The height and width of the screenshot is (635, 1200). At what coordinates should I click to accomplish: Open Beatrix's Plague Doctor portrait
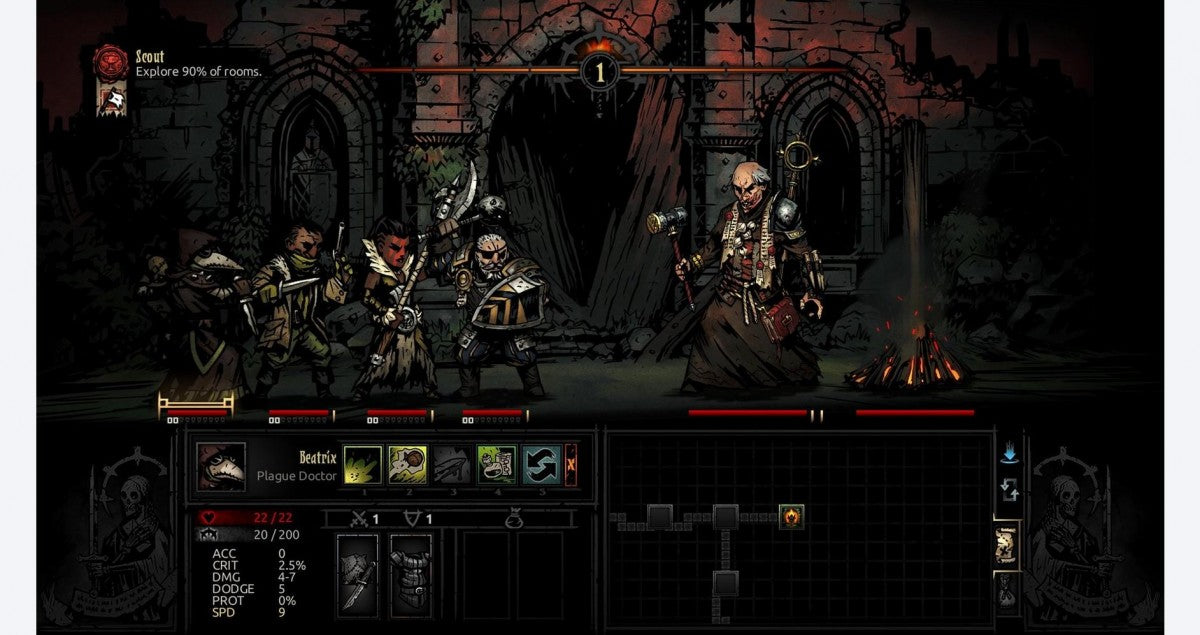point(220,465)
